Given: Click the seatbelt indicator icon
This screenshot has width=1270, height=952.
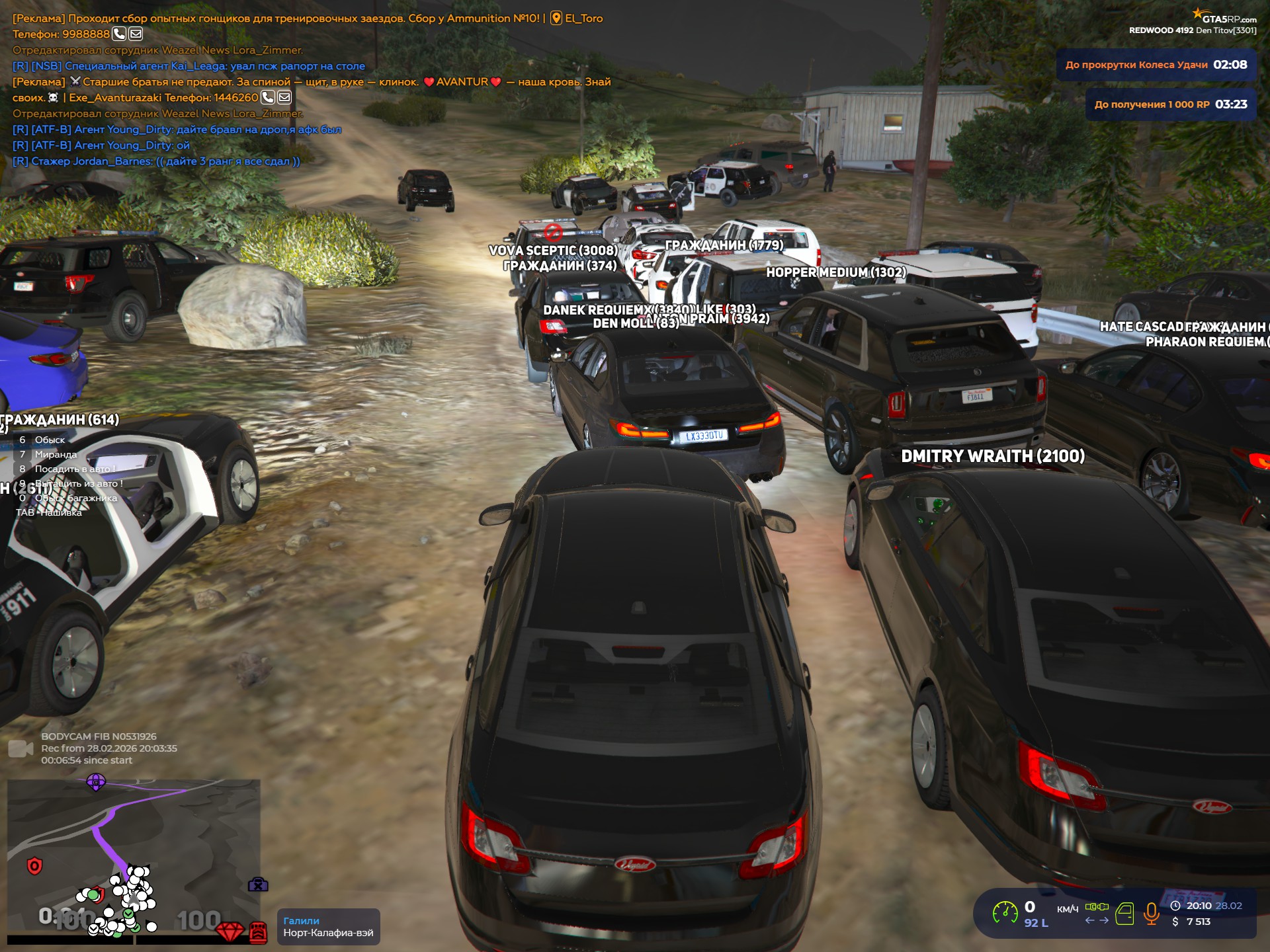Looking at the screenshot, I should coord(1097,906).
